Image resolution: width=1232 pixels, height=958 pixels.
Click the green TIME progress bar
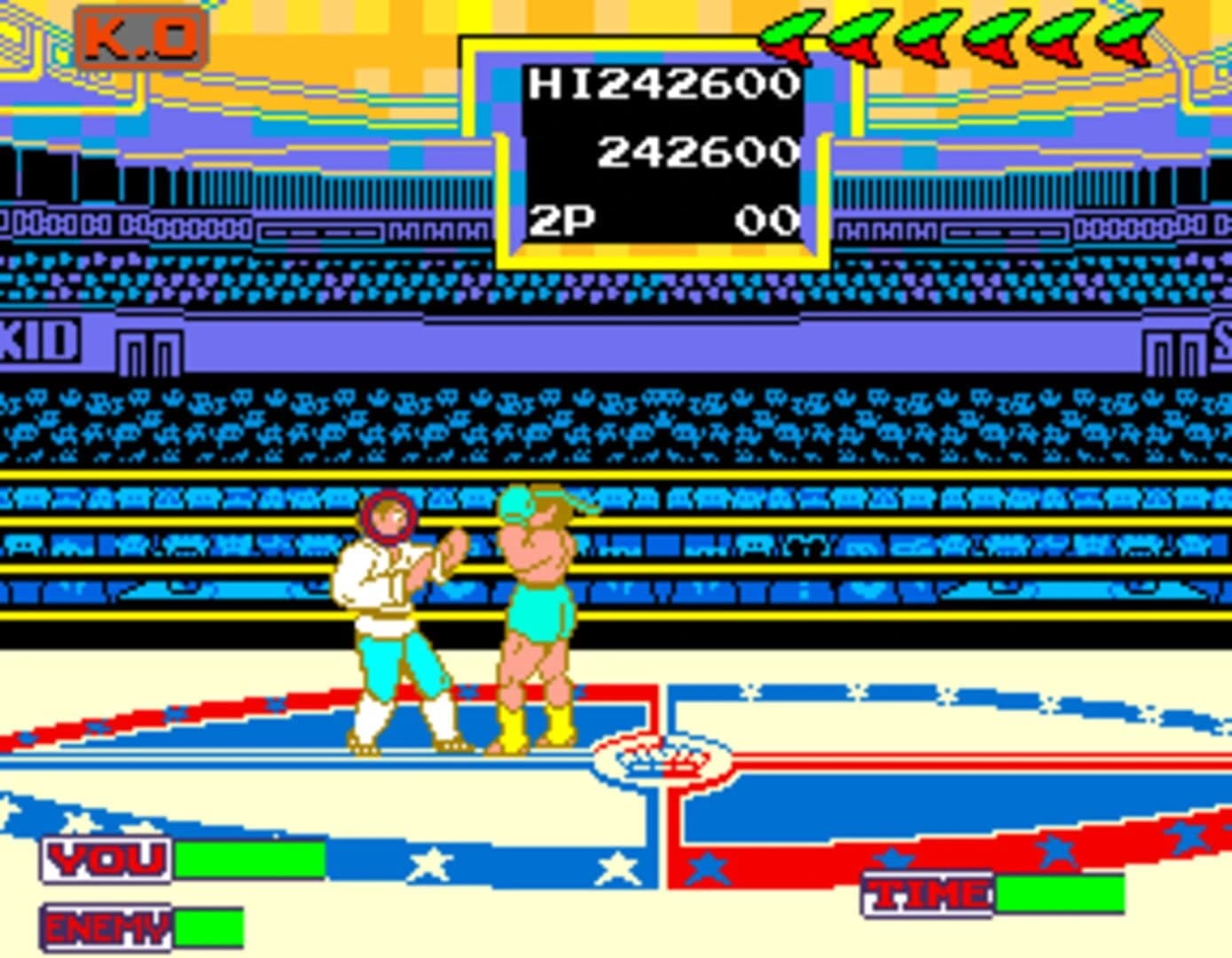(x=1060, y=891)
